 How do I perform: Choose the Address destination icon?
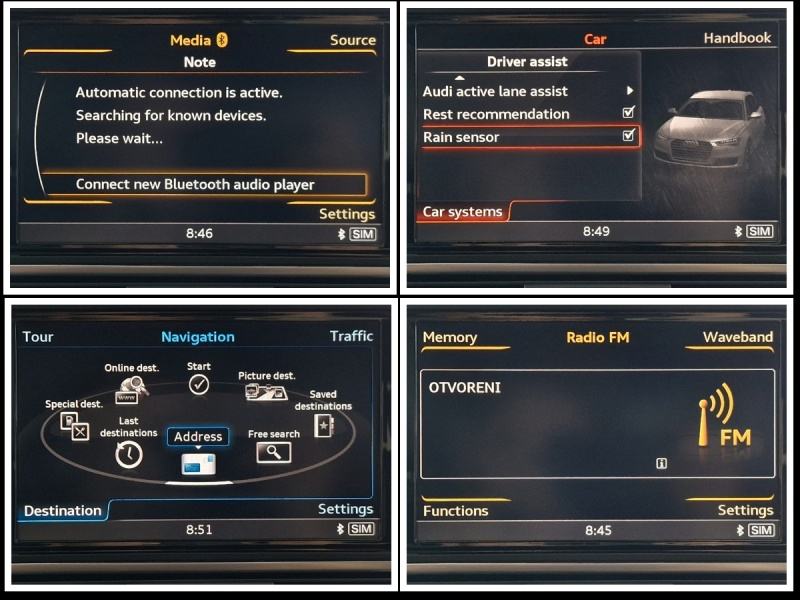click(x=198, y=462)
